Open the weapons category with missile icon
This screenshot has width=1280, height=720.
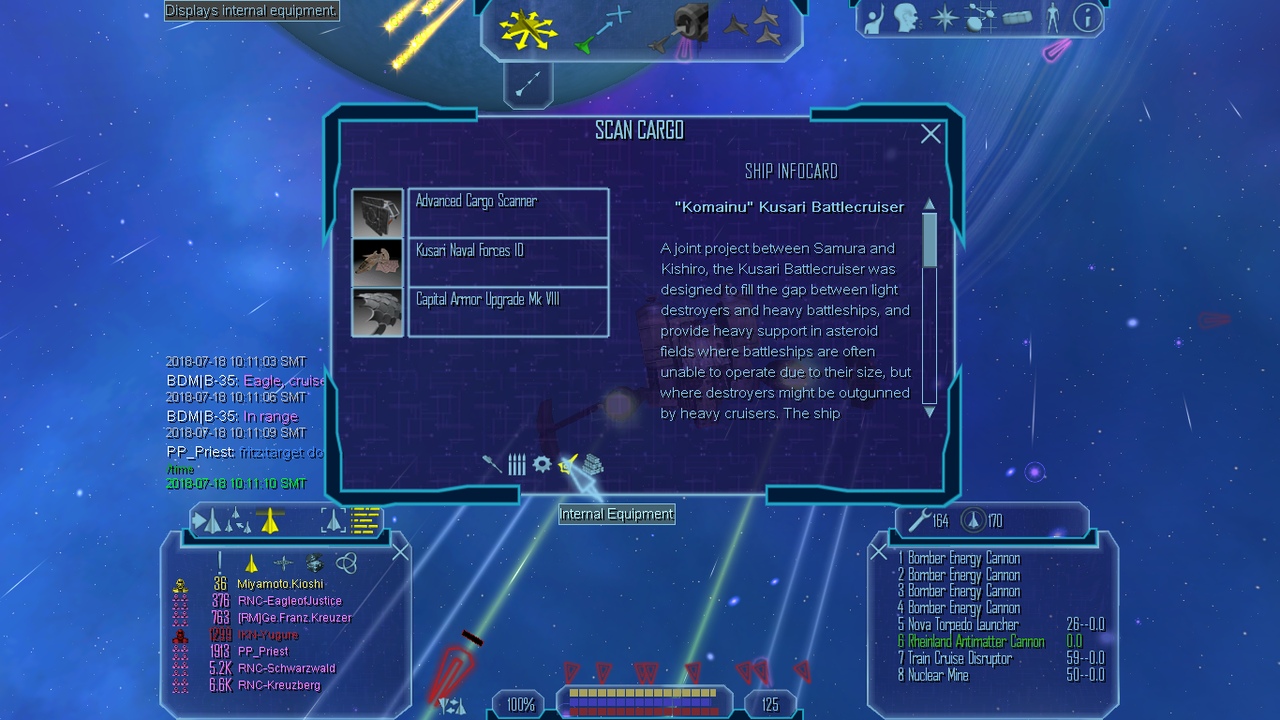491,465
